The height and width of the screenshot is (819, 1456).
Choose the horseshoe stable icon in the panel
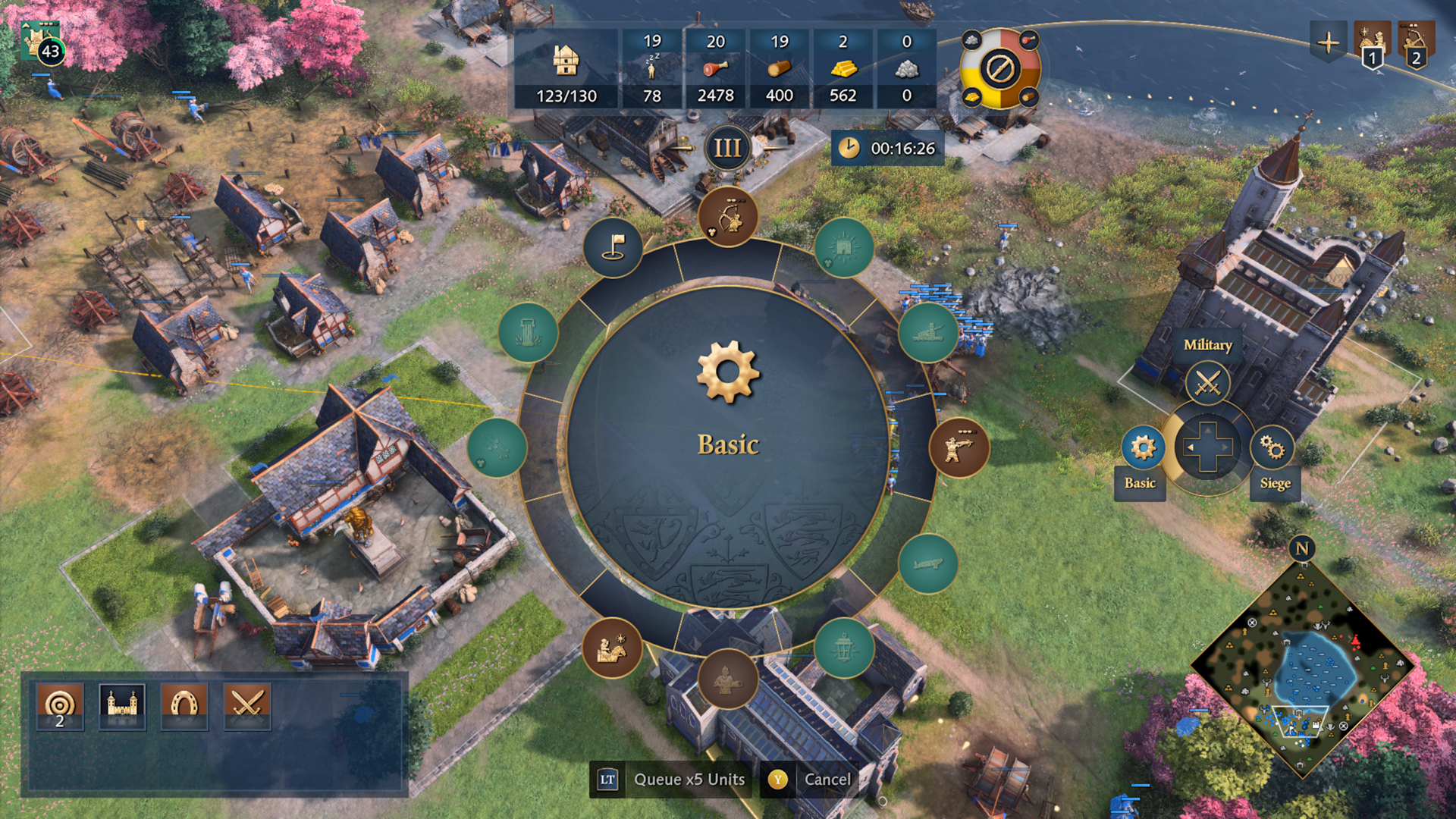(x=184, y=706)
